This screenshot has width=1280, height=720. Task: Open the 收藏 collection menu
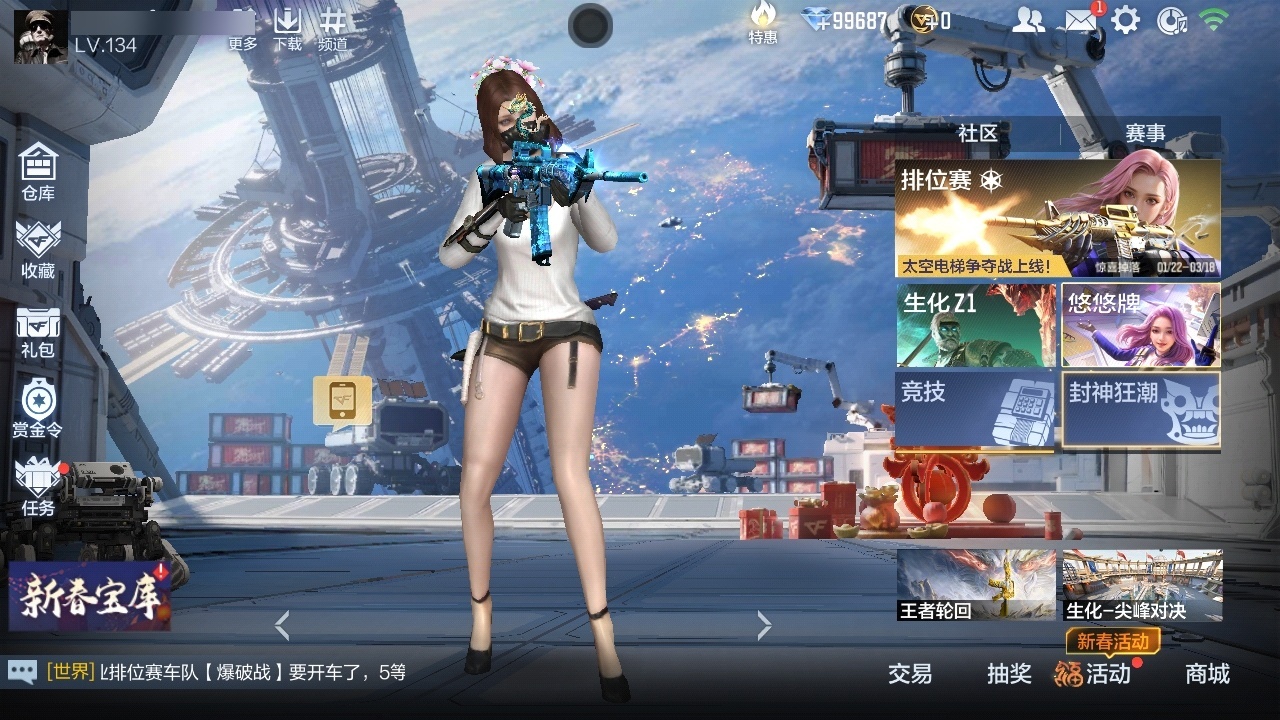[x=38, y=248]
